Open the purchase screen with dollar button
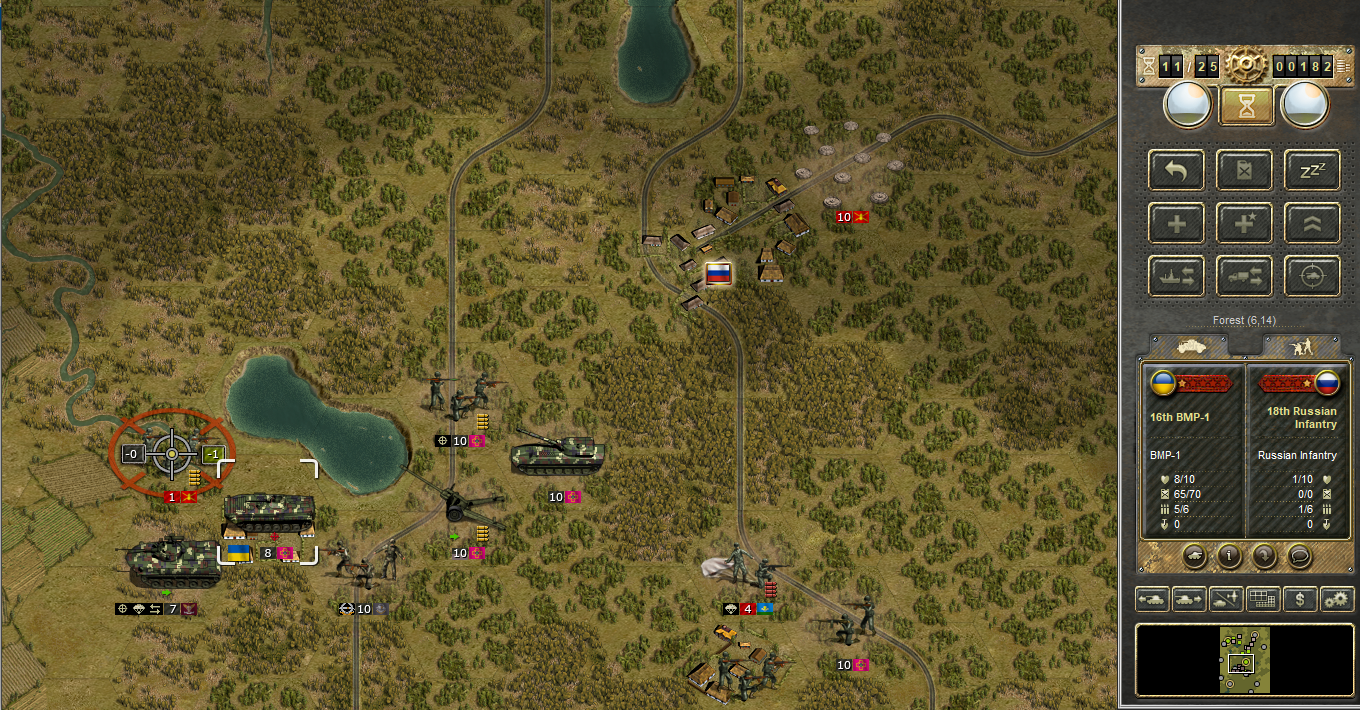Viewport: 1360px width, 710px height. [x=1299, y=599]
